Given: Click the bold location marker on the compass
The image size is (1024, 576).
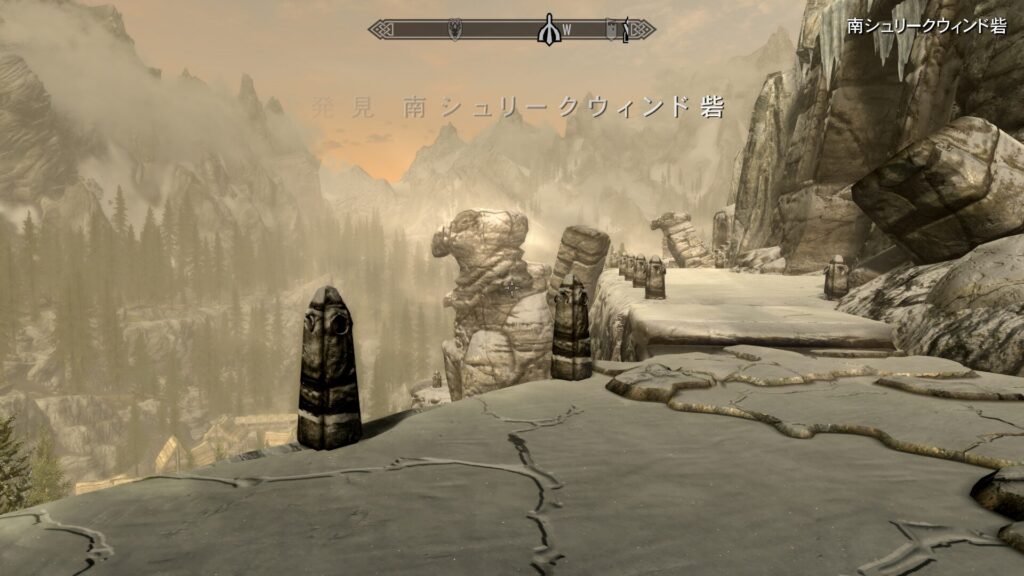Looking at the screenshot, I should tap(547, 29).
